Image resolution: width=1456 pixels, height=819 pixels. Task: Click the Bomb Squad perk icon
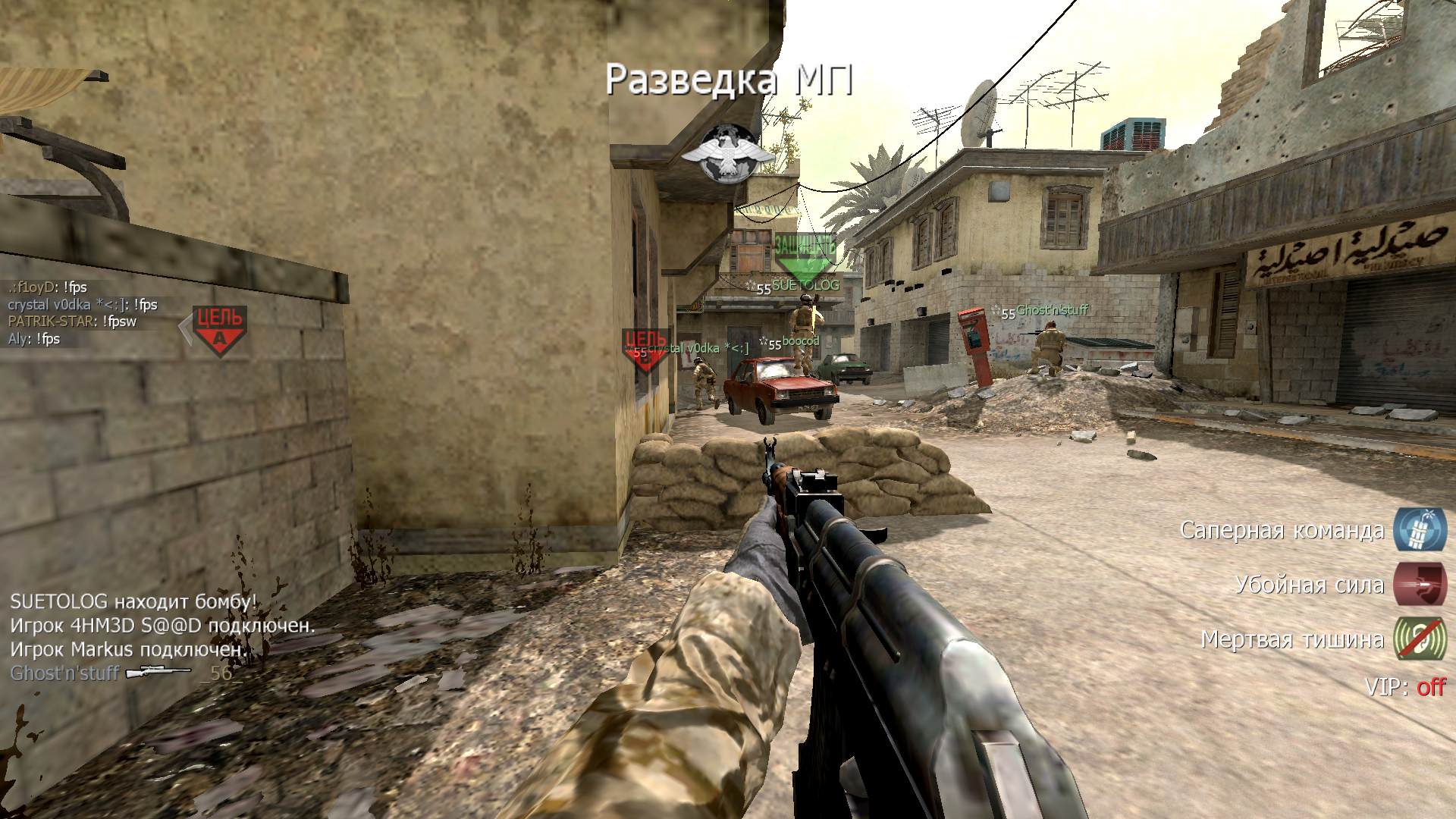click(x=1419, y=529)
